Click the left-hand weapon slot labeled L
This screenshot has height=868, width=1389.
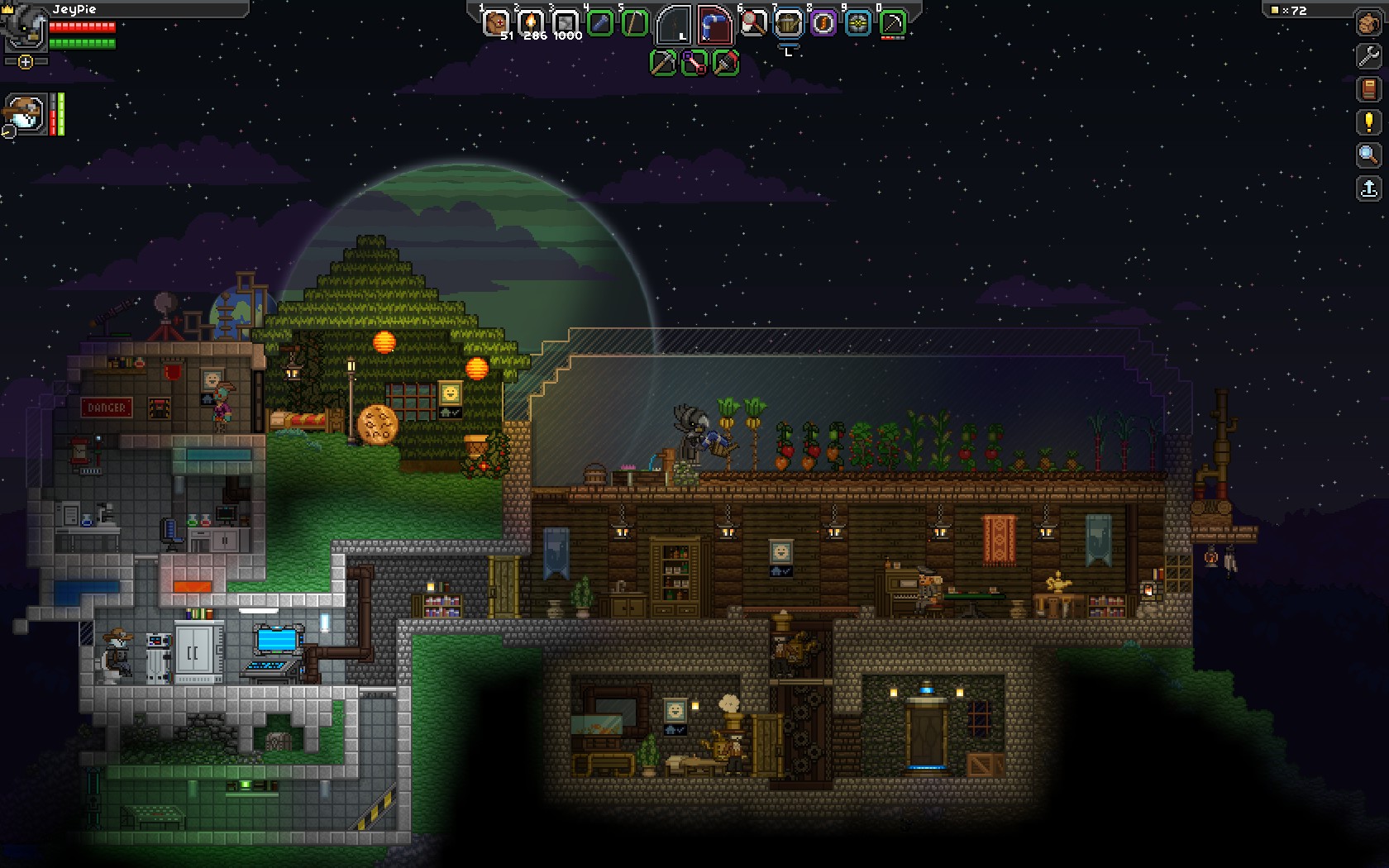point(674,23)
